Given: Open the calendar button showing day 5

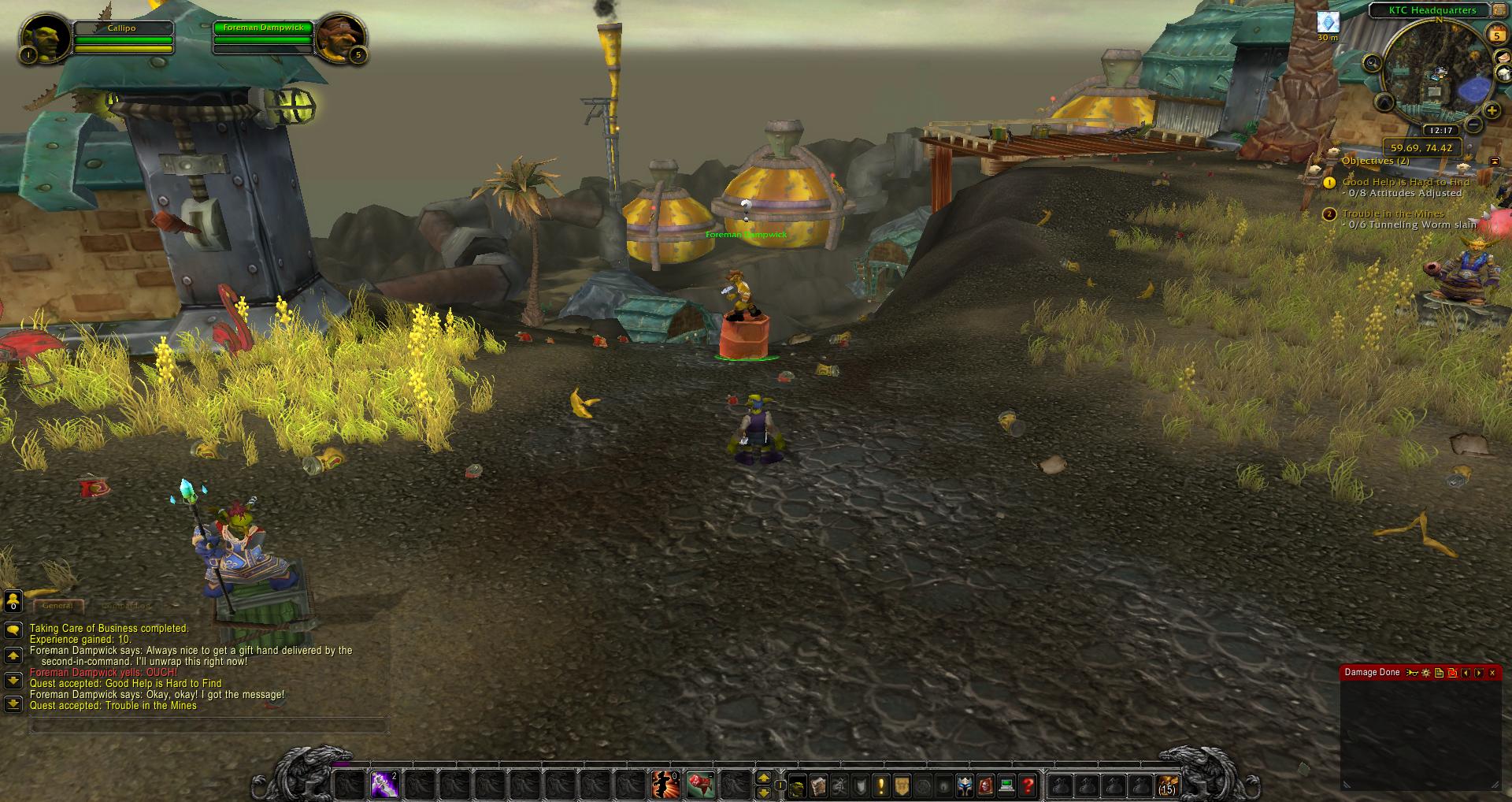Looking at the screenshot, I should click(x=1495, y=34).
